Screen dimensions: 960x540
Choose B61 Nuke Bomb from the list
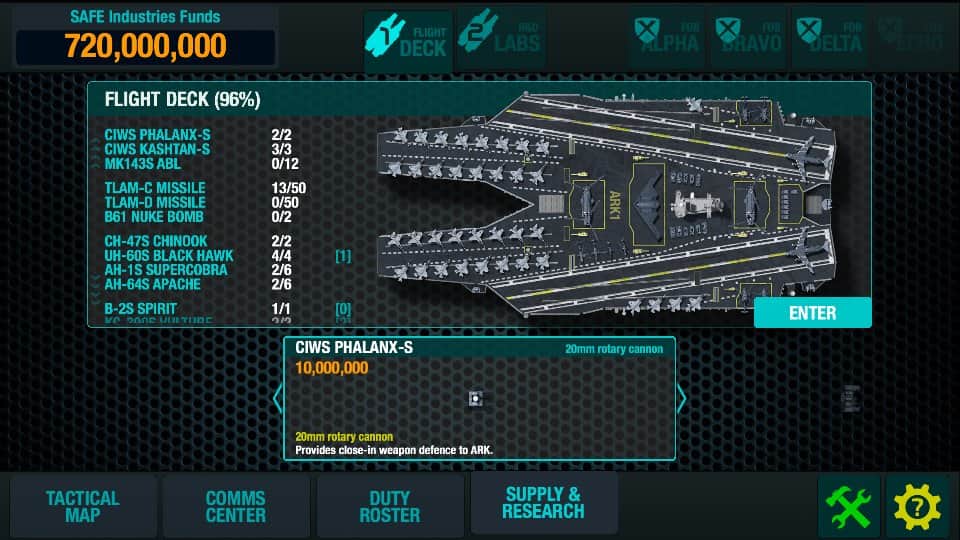(x=154, y=217)
